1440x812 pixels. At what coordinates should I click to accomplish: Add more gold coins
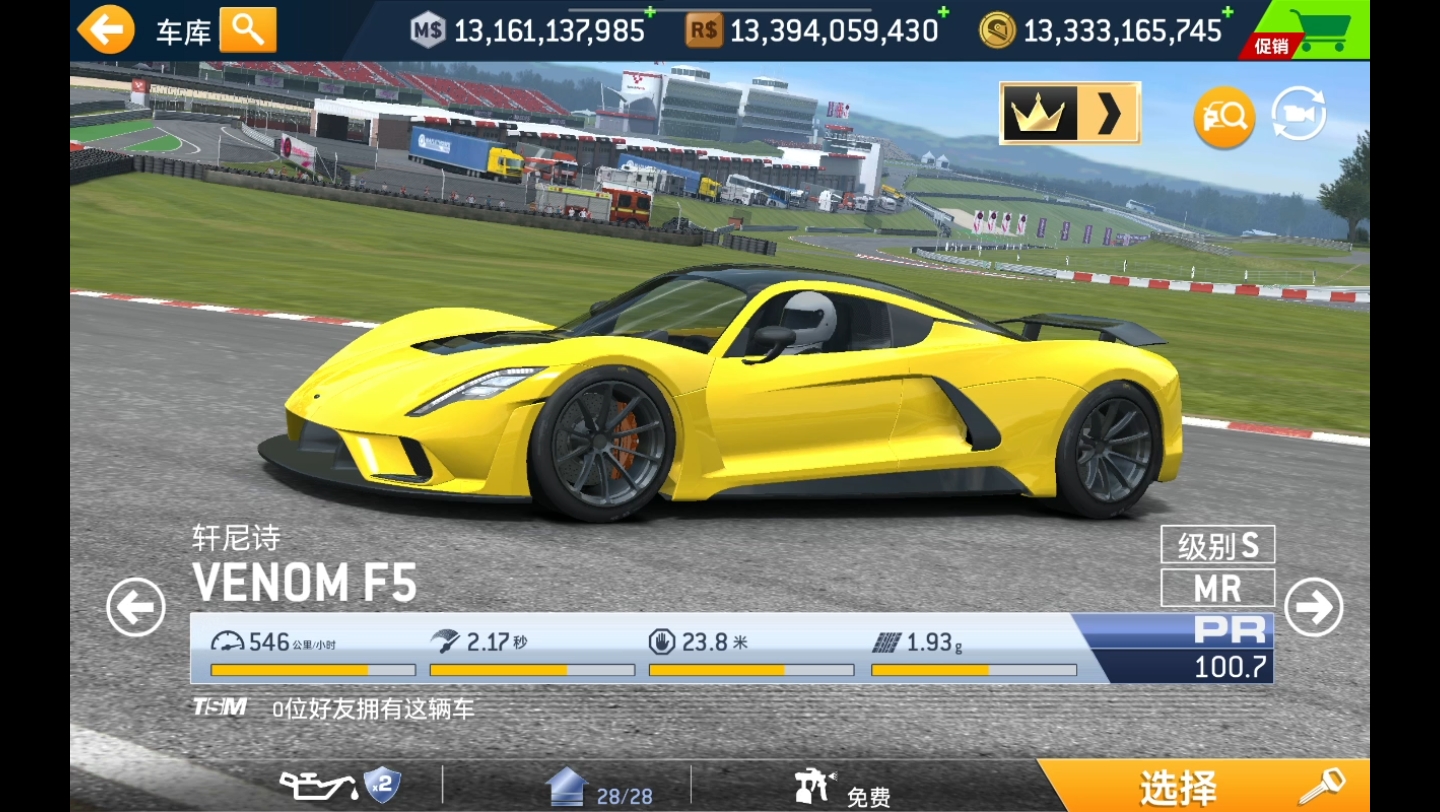click(x=1227, y=13)
